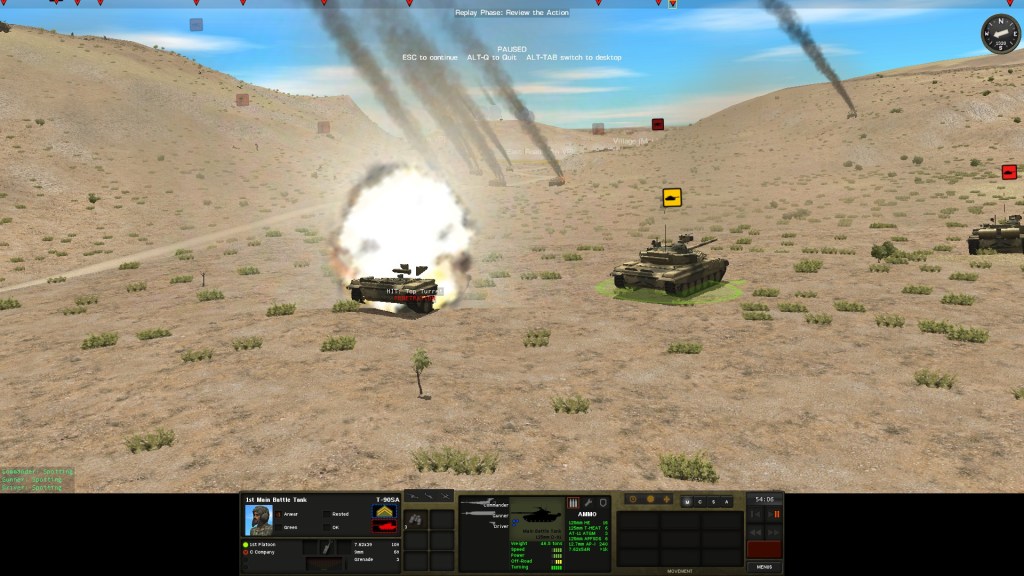The height and width of the screenshot is (576, 1024).
Task: Show the ammo panel tab
Action: pyautogui.click(x=573, y=502)
